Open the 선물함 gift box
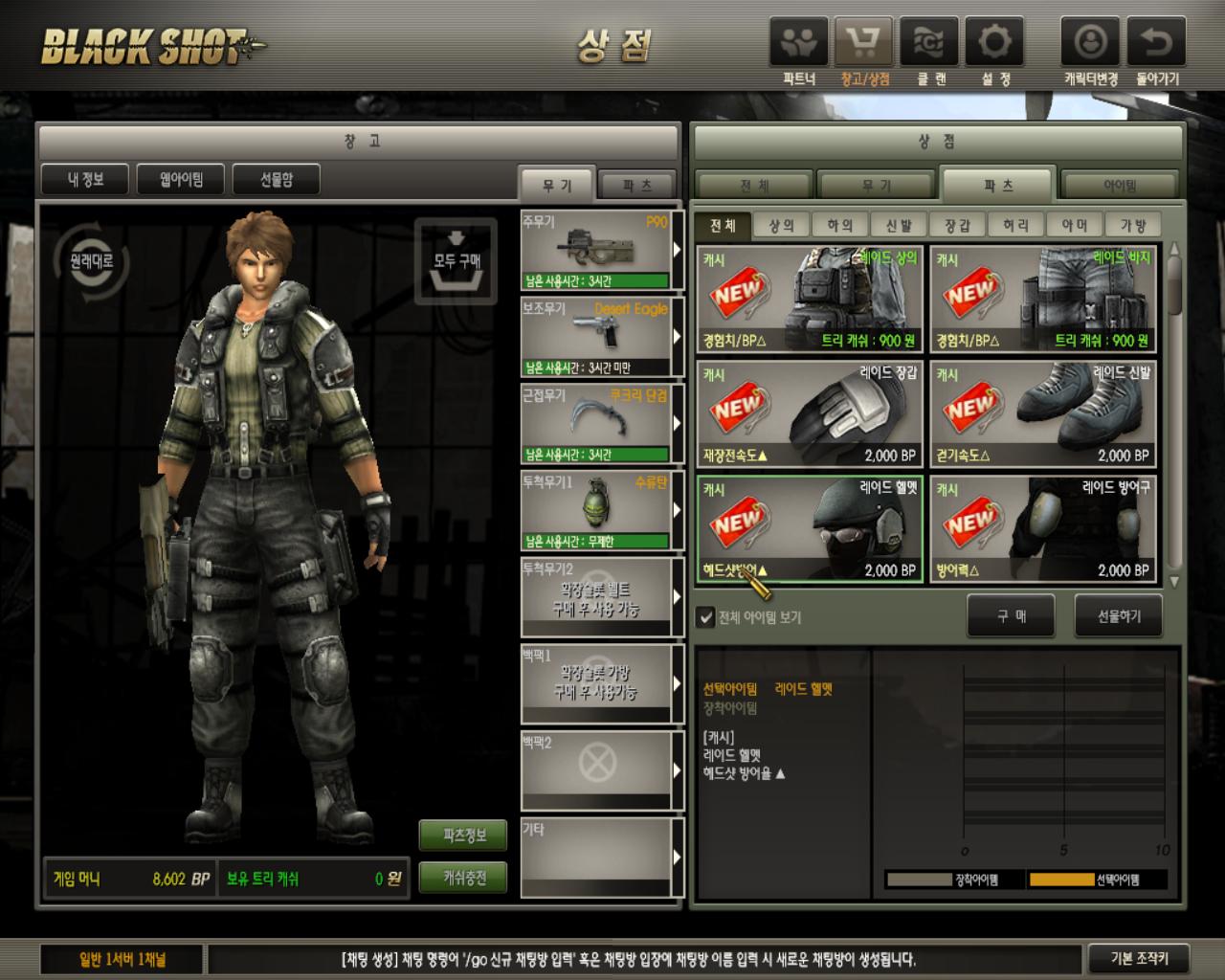1225x980 pixels. tap(276, 179)
